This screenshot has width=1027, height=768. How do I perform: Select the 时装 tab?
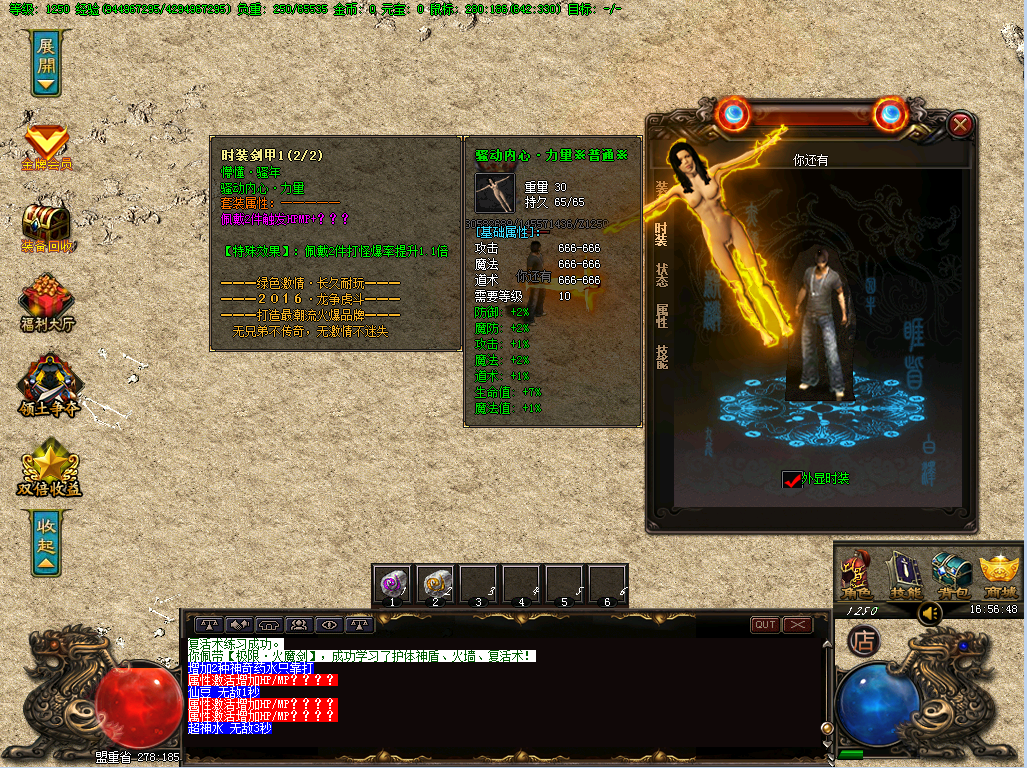point(662,233)
